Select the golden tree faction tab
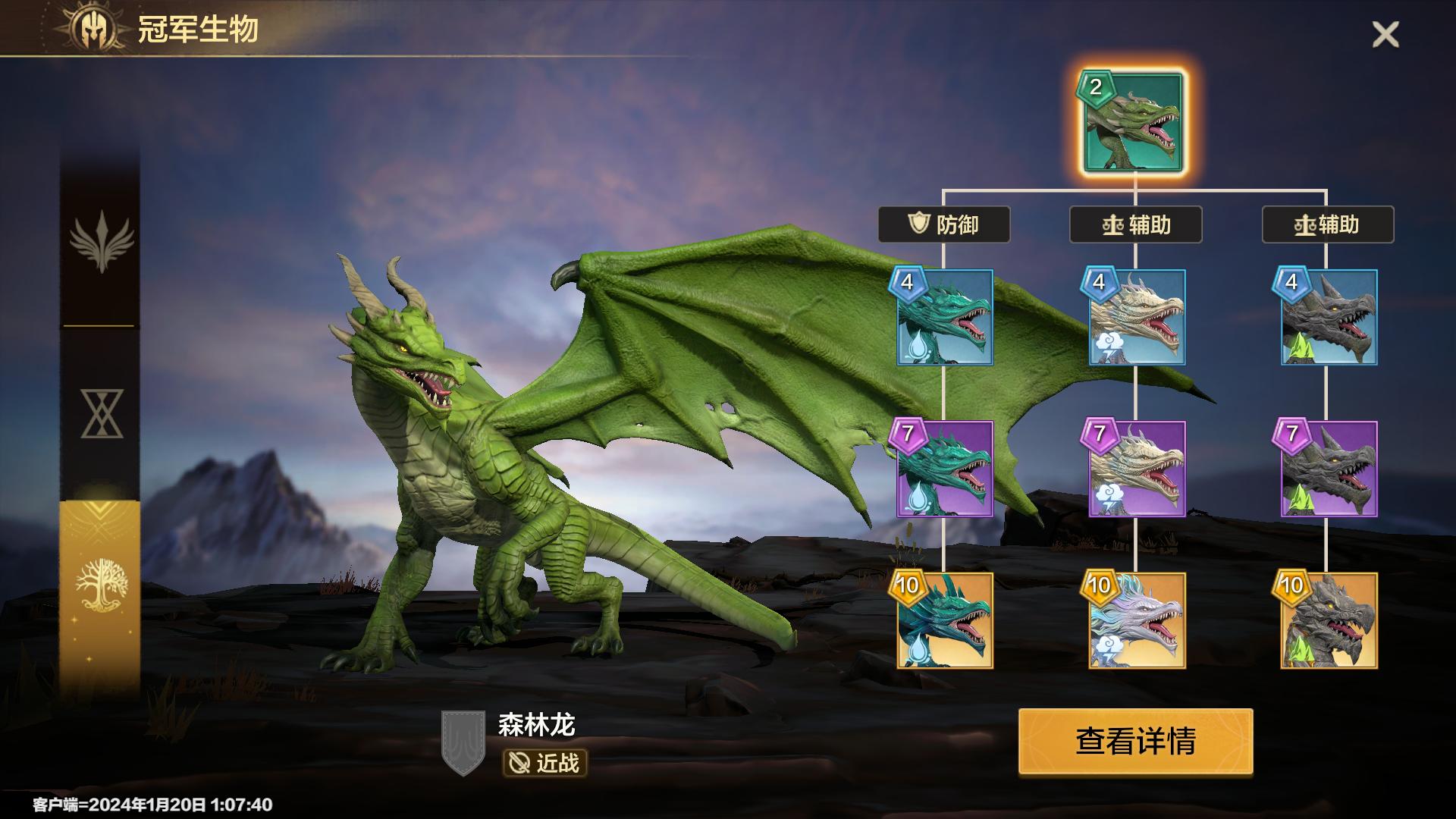 click(101, 585)
